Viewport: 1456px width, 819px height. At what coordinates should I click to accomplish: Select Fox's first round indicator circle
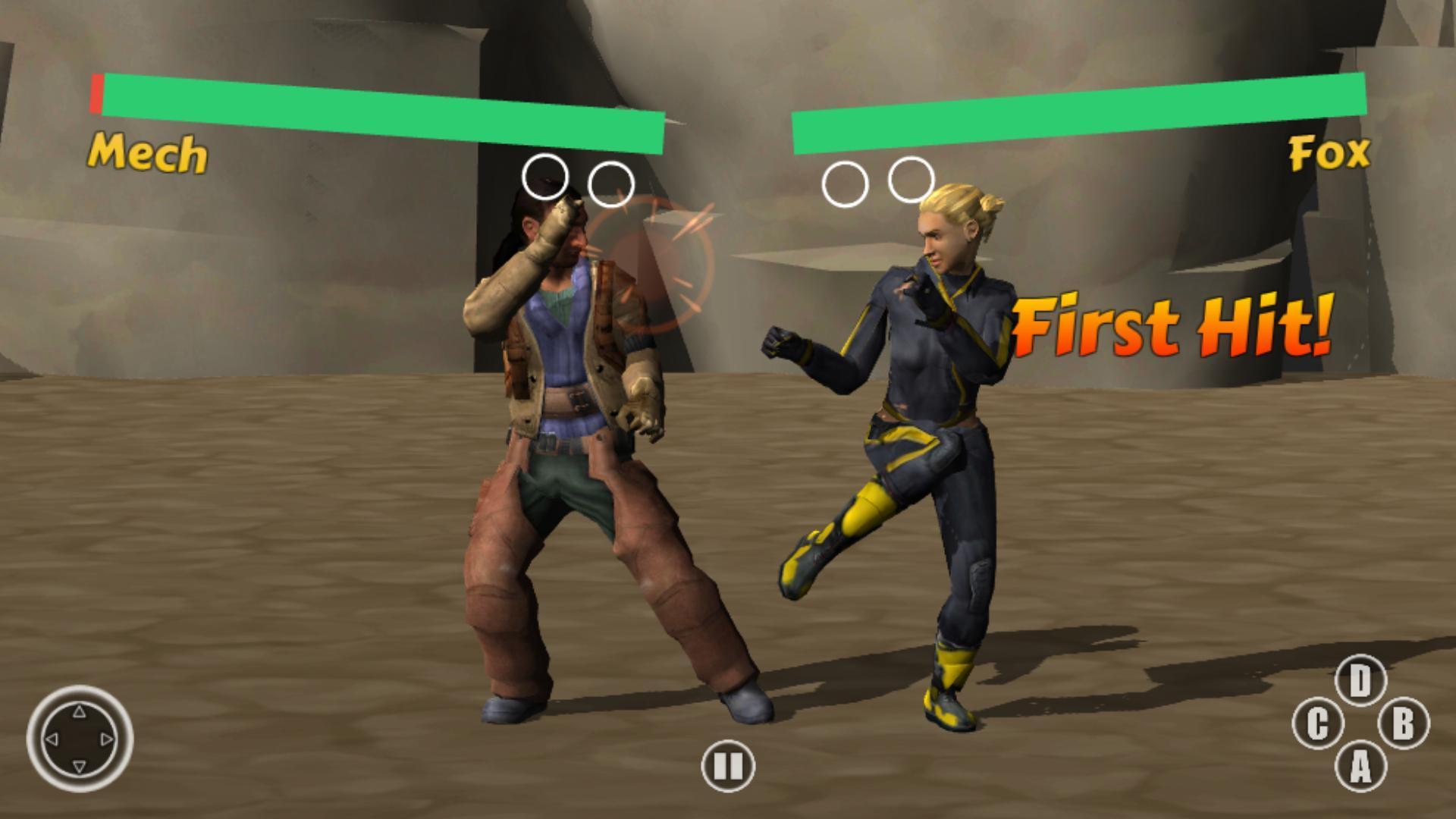point(844,182)
